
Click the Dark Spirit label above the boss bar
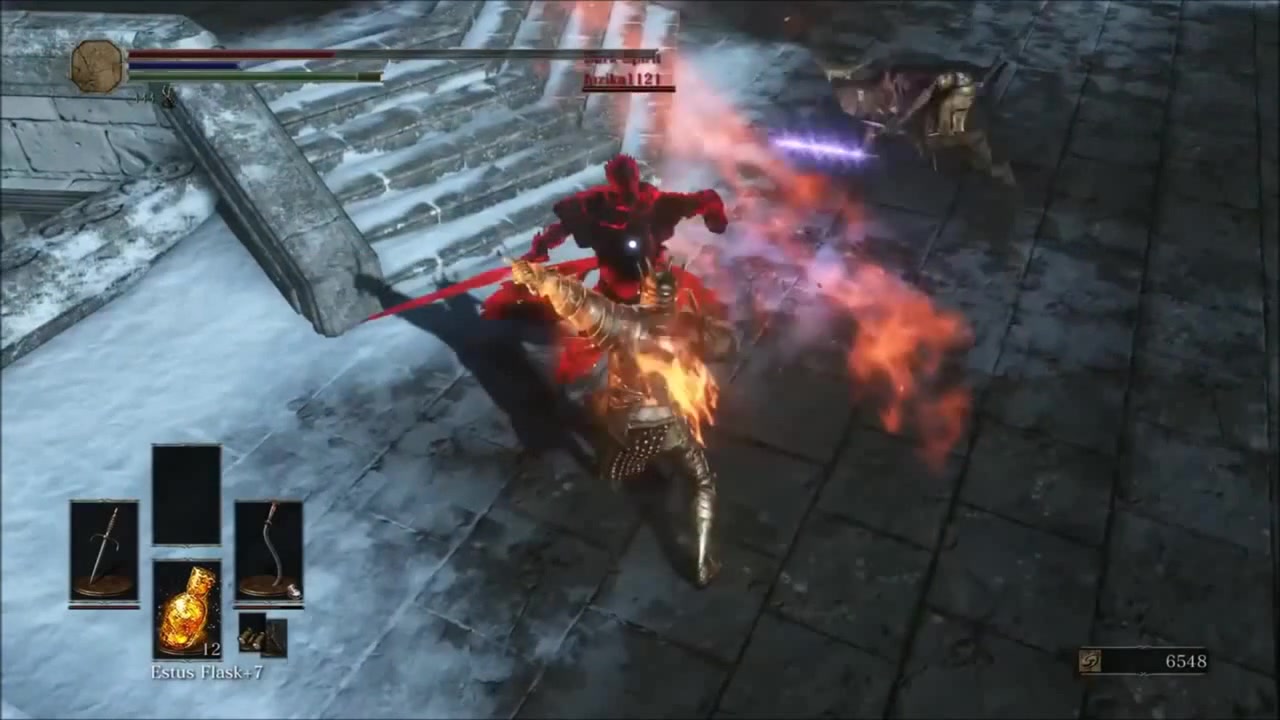pyautogui.click(x=618, y=58)
